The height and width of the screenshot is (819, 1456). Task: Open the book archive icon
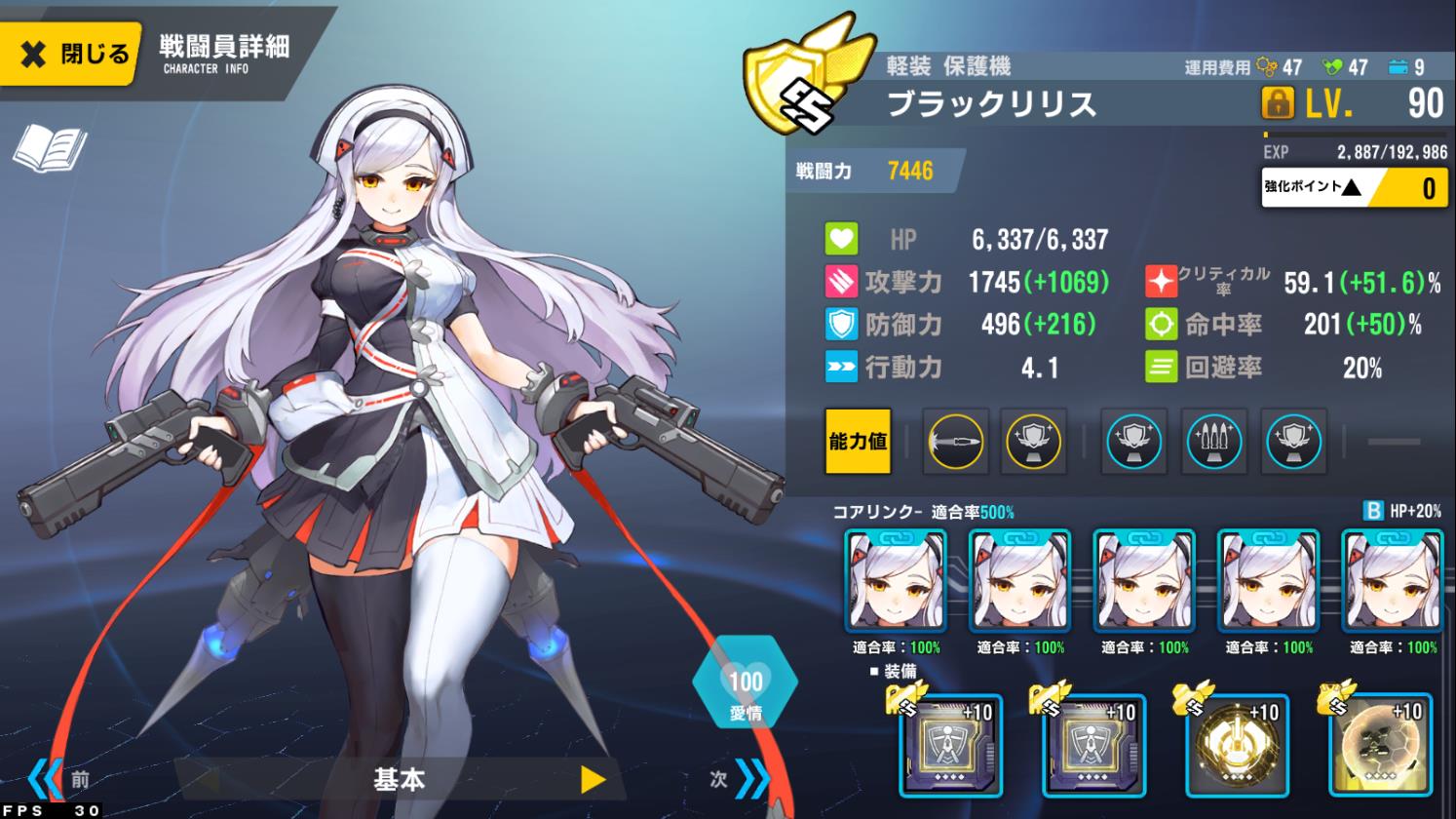[x=49, y=148]
